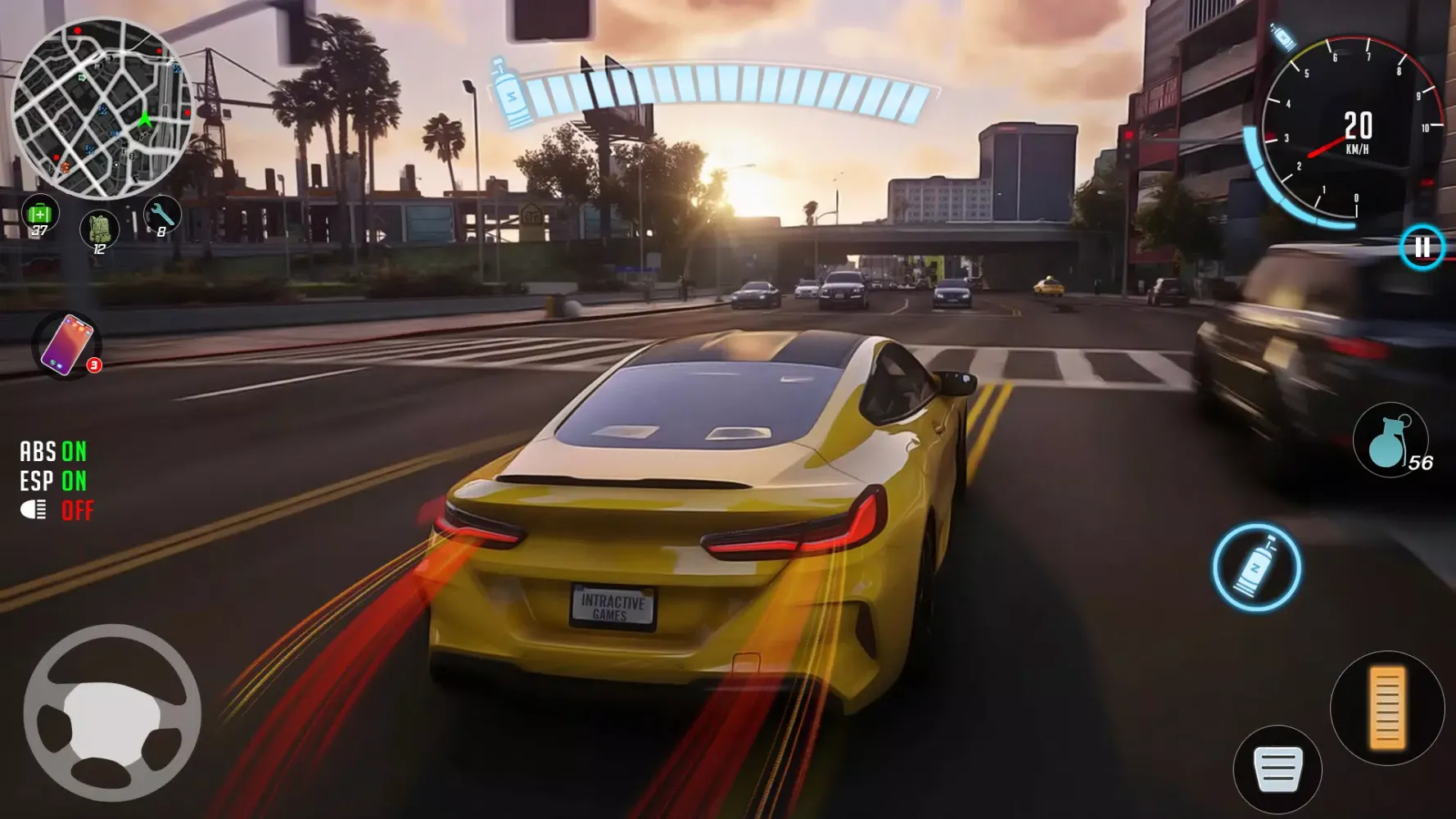Toggle the ABS setting
This screenshot has width=1456, height=819.
[53, 451]
